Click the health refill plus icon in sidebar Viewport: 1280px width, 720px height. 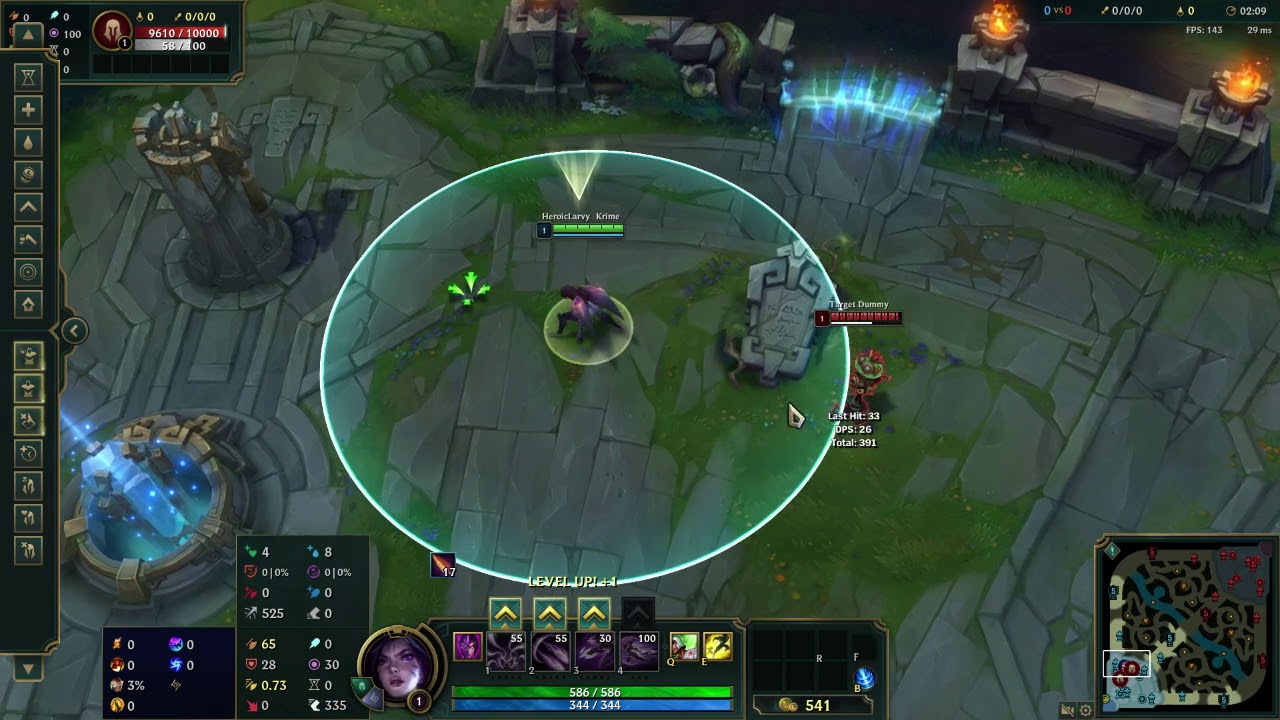[28, 109]
